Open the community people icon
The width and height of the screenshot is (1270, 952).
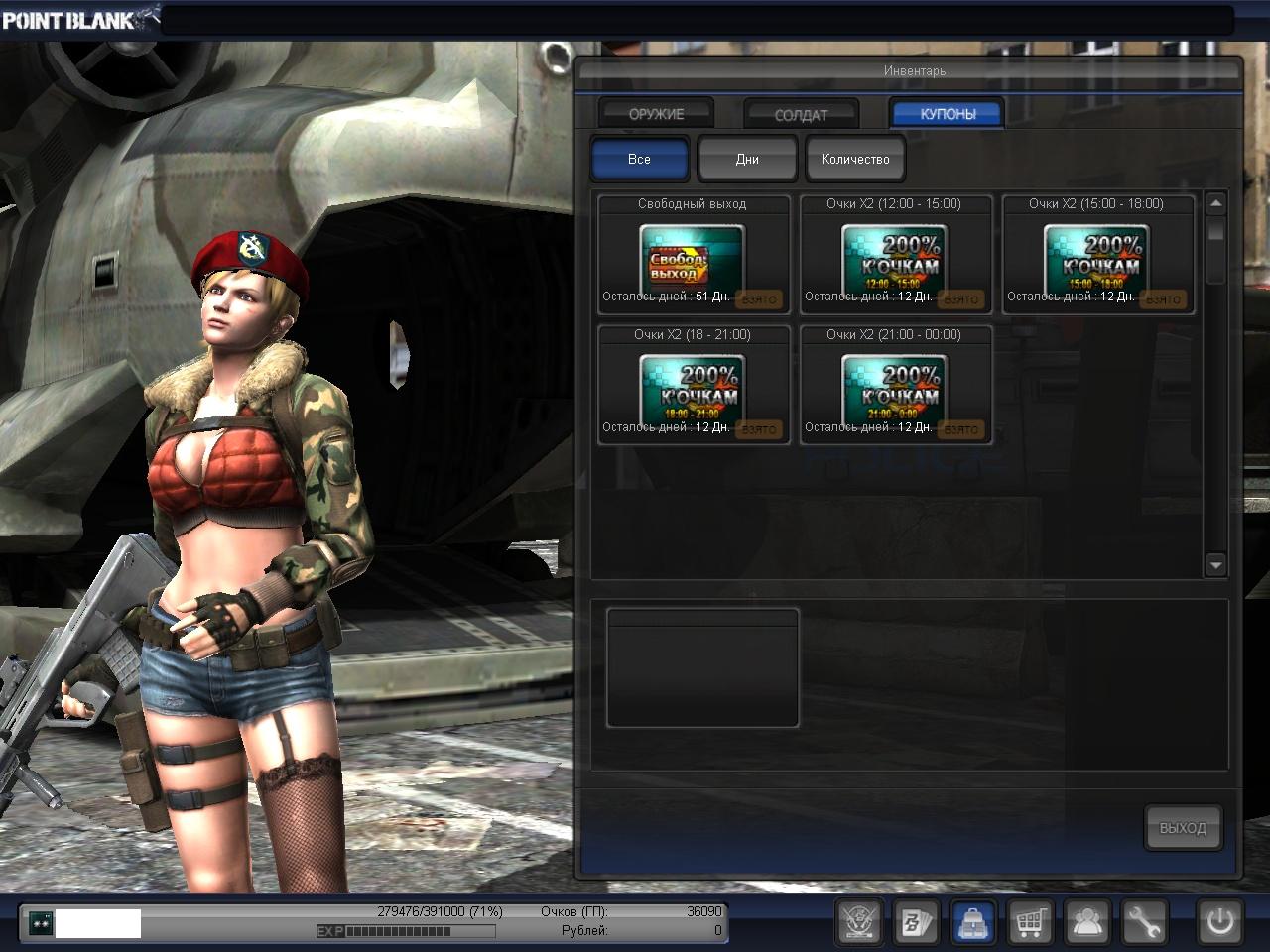click(x=1087, y=923)
